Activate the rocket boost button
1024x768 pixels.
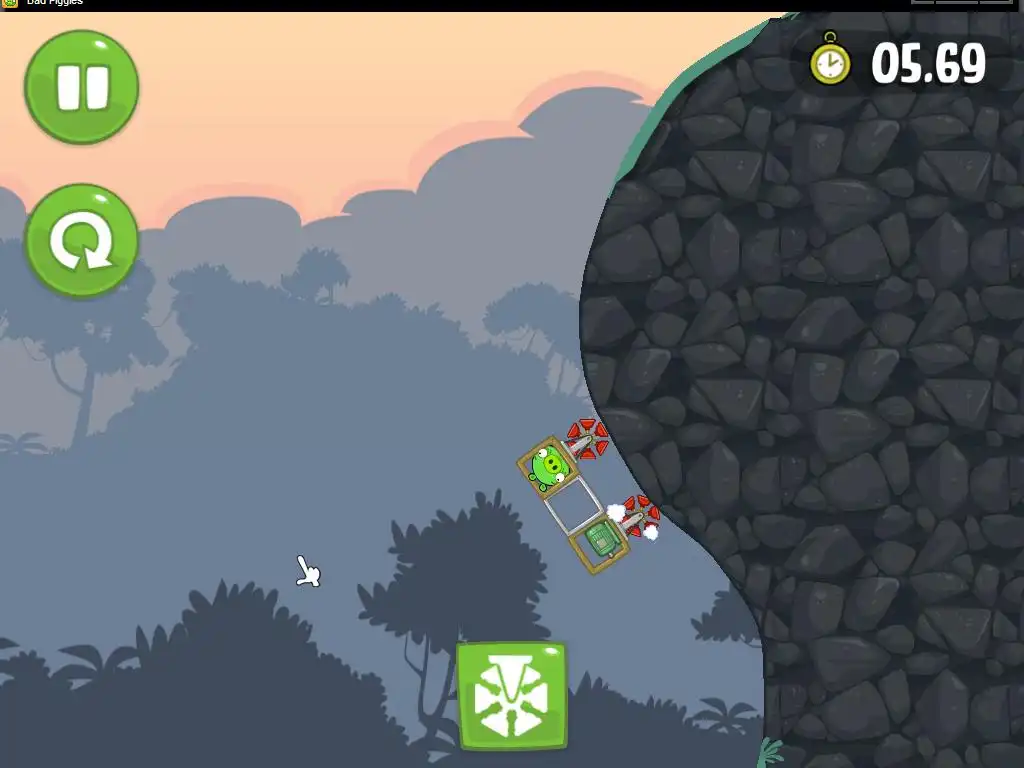[511, 696]
